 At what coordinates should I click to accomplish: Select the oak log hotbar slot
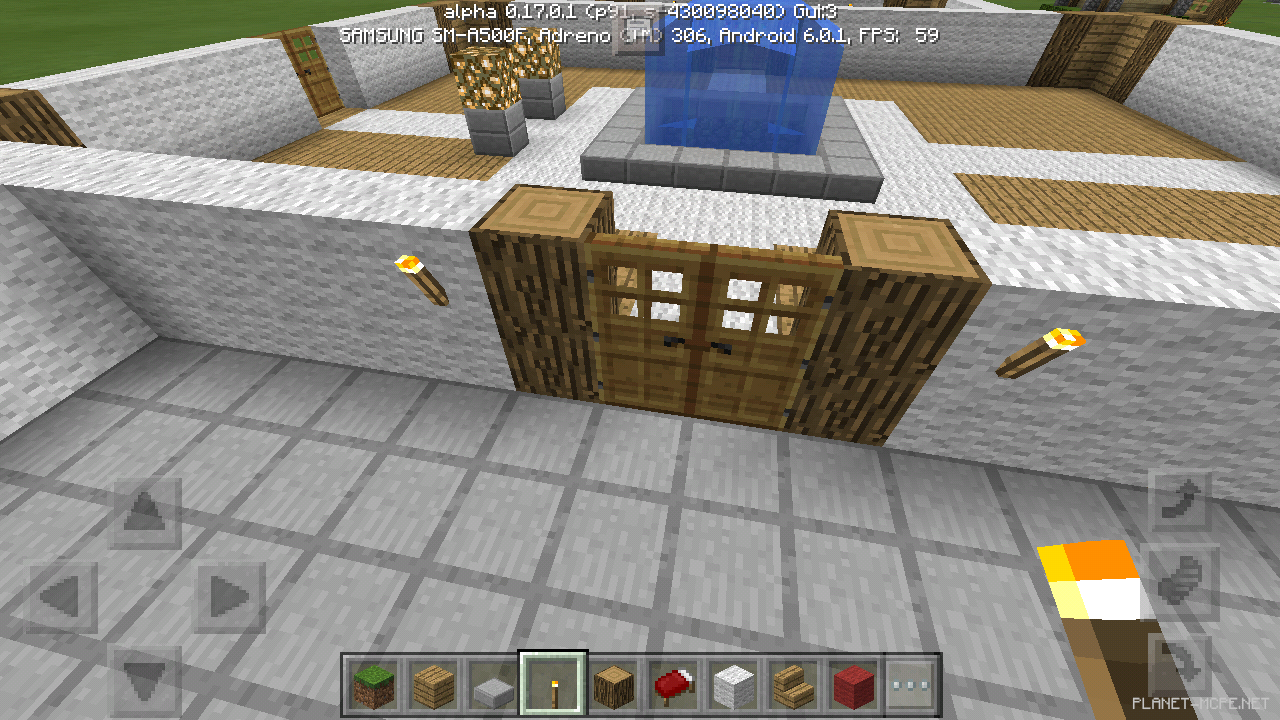pos(615,687)
